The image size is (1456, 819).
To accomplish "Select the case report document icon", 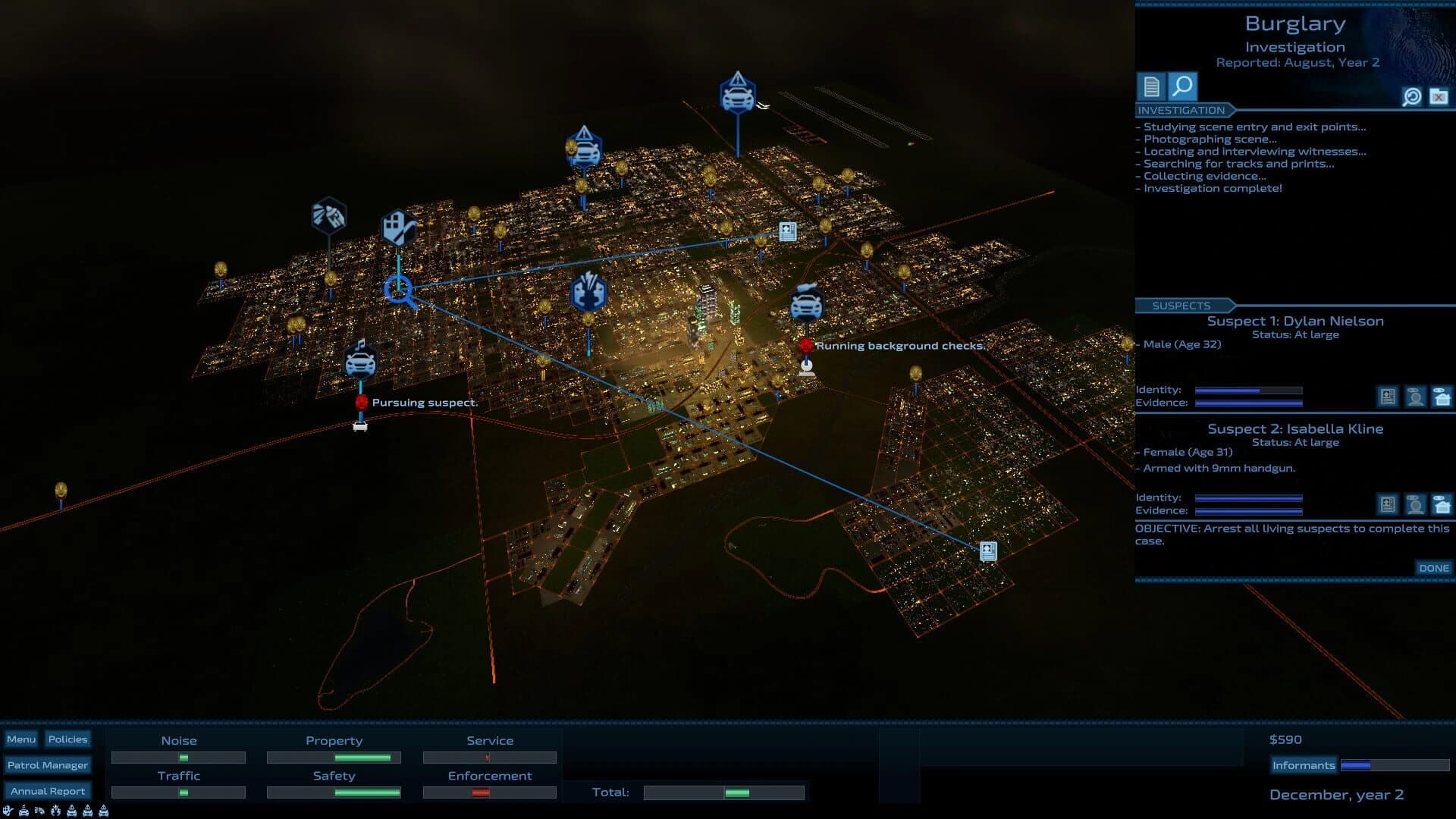I will (1151, 87).
